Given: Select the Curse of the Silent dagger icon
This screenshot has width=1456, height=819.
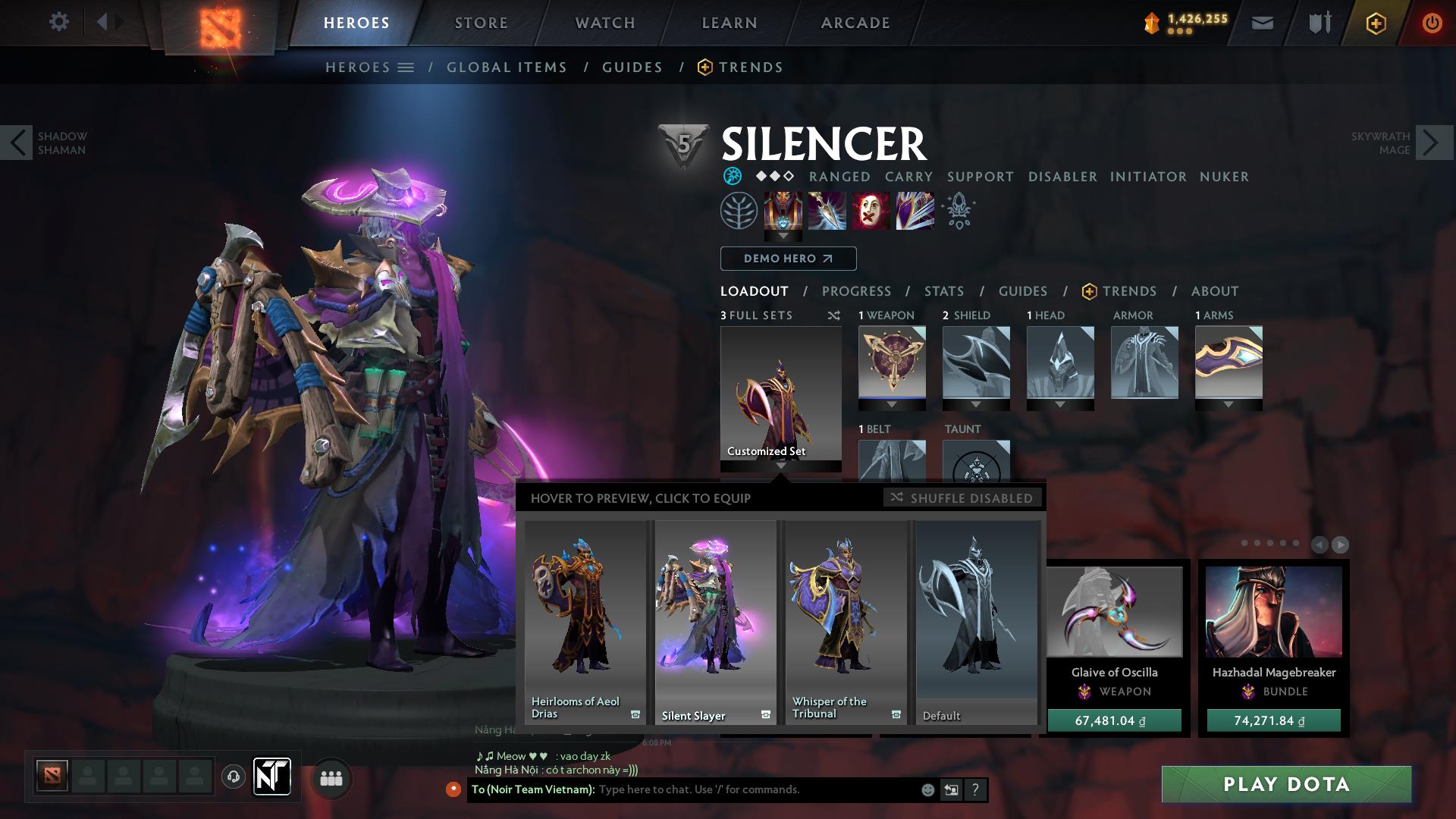Looking at the screenshot, I should [827, 212].
